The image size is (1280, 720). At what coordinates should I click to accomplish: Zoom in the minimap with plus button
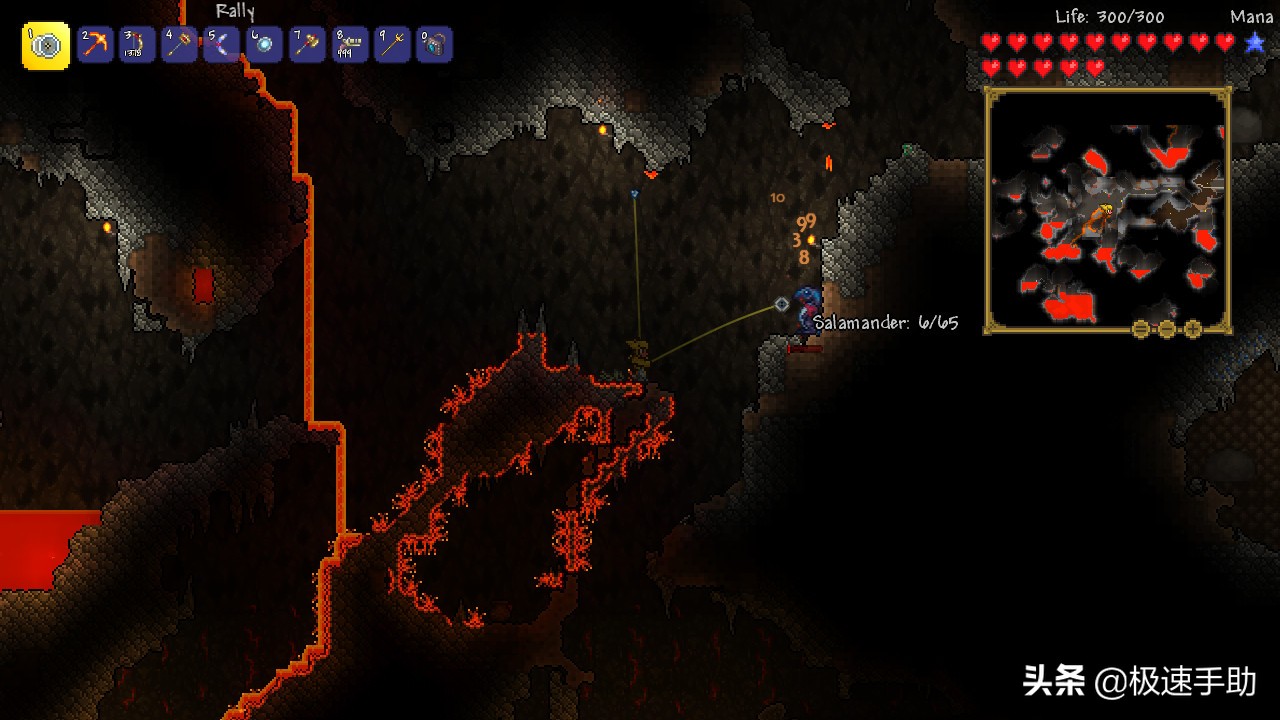coord(1192,329)
